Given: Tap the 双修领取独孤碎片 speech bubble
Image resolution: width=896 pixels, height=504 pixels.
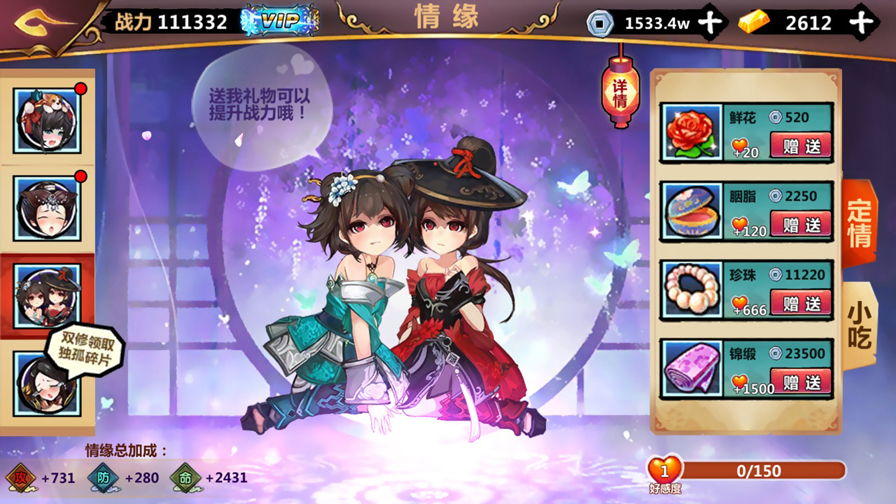Looking at the screenshot, I should (84, 350).
